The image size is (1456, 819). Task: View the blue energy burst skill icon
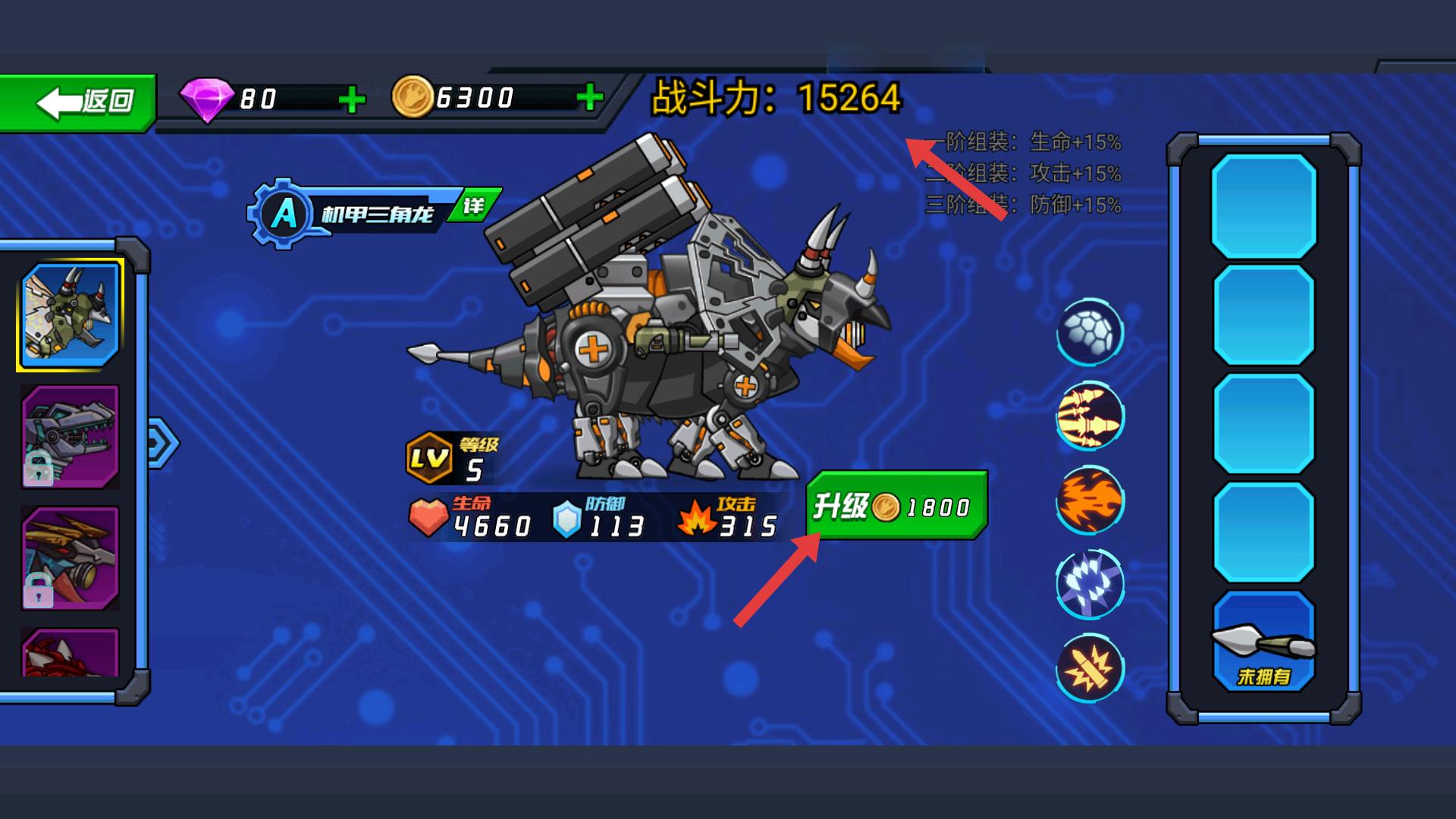click(x=1090, y=584)
